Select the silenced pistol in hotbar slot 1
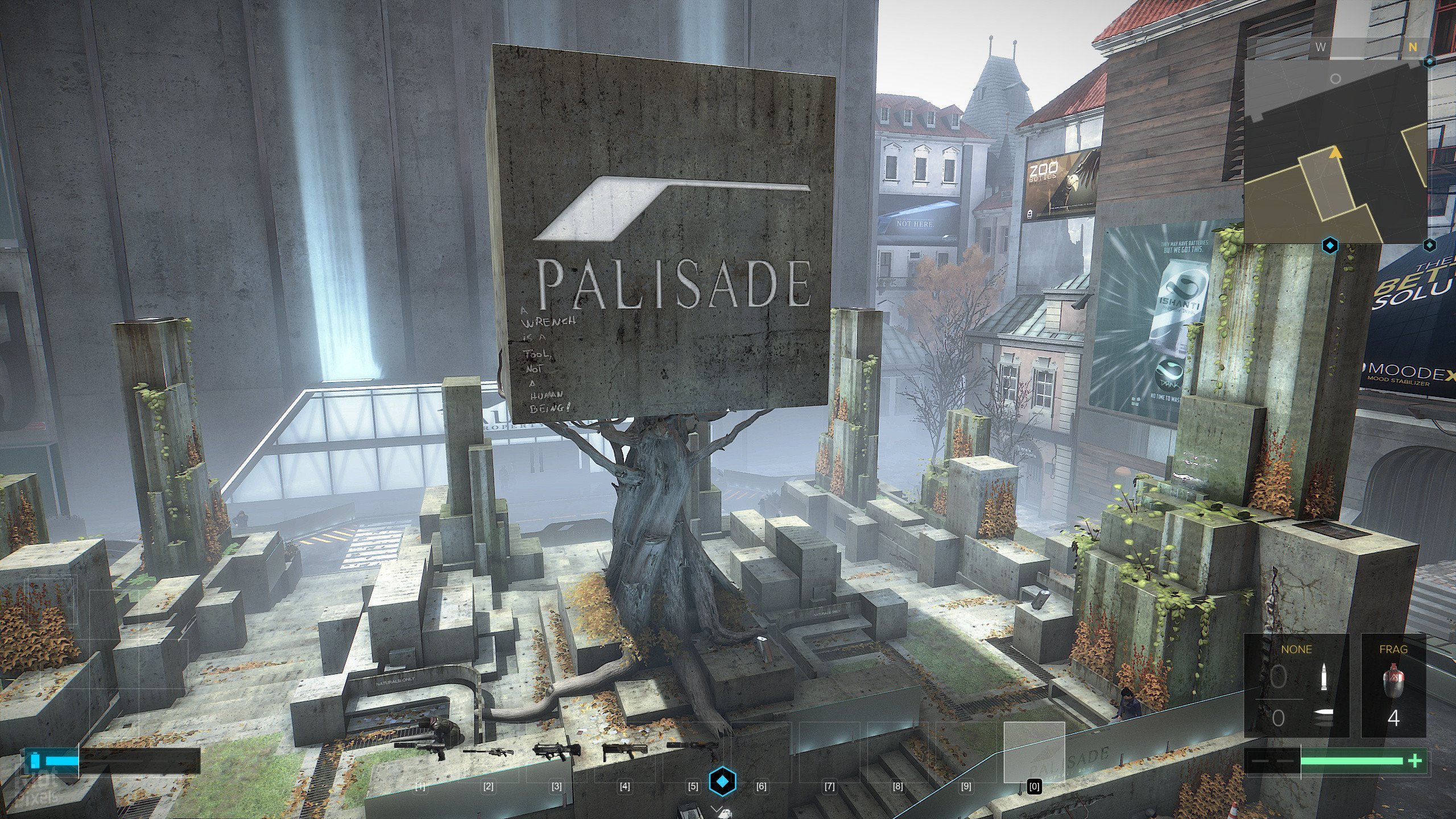Image resolution: width=1456 pixels, height=819 pixels. point(421,750)
